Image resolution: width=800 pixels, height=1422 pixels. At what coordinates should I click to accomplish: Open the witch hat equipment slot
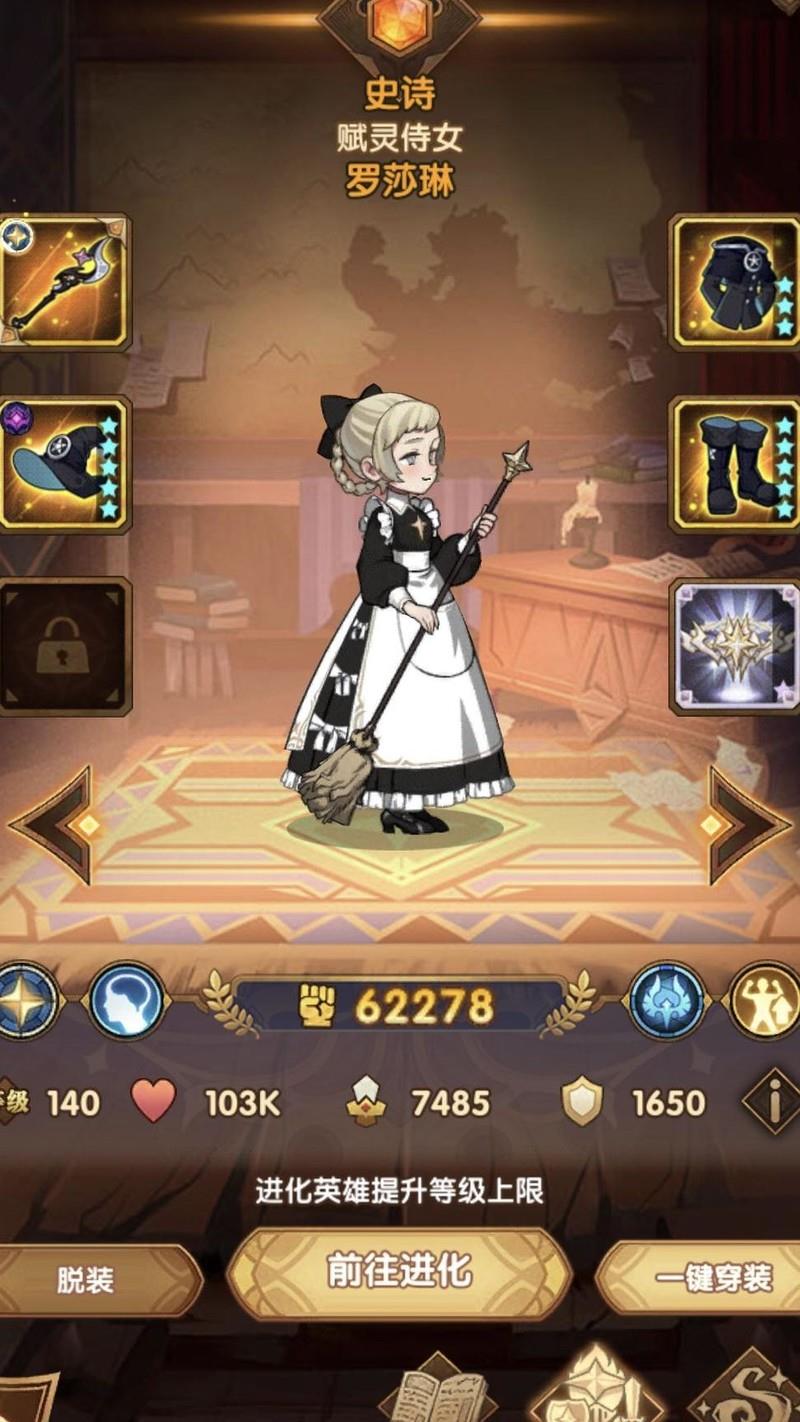point(64,464)
